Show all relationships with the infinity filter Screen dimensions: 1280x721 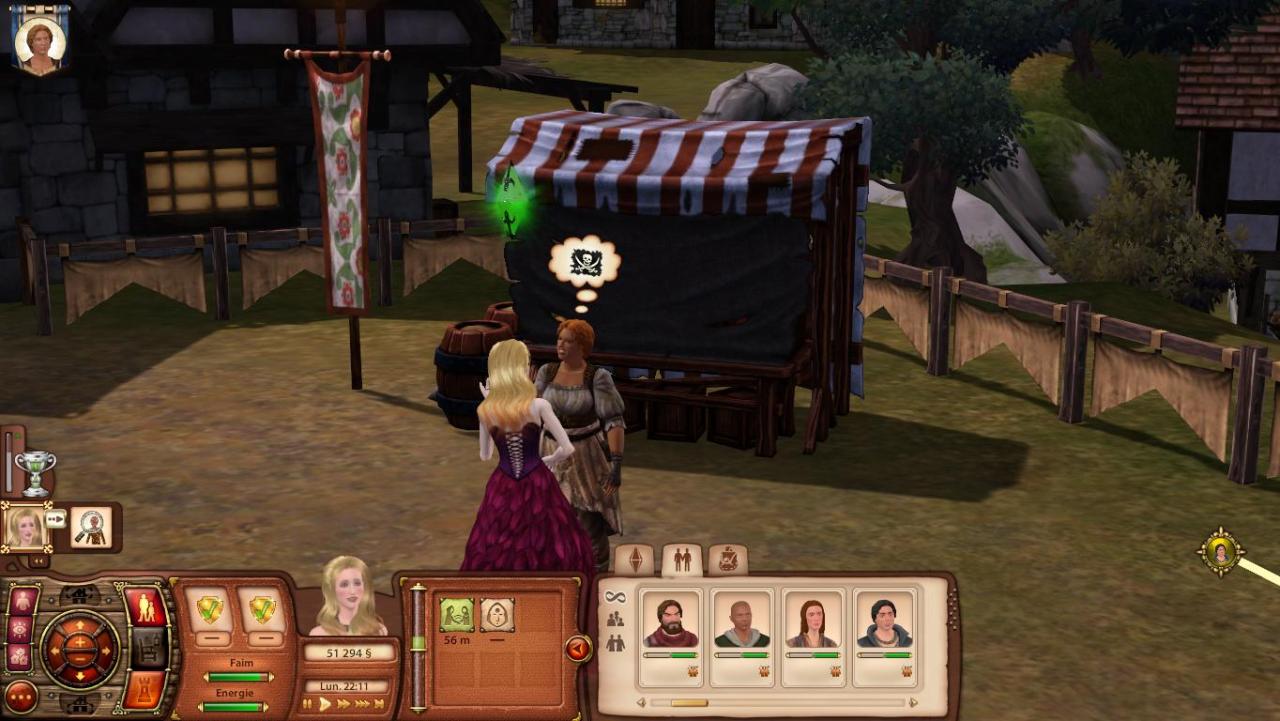(x=615, y=597)
